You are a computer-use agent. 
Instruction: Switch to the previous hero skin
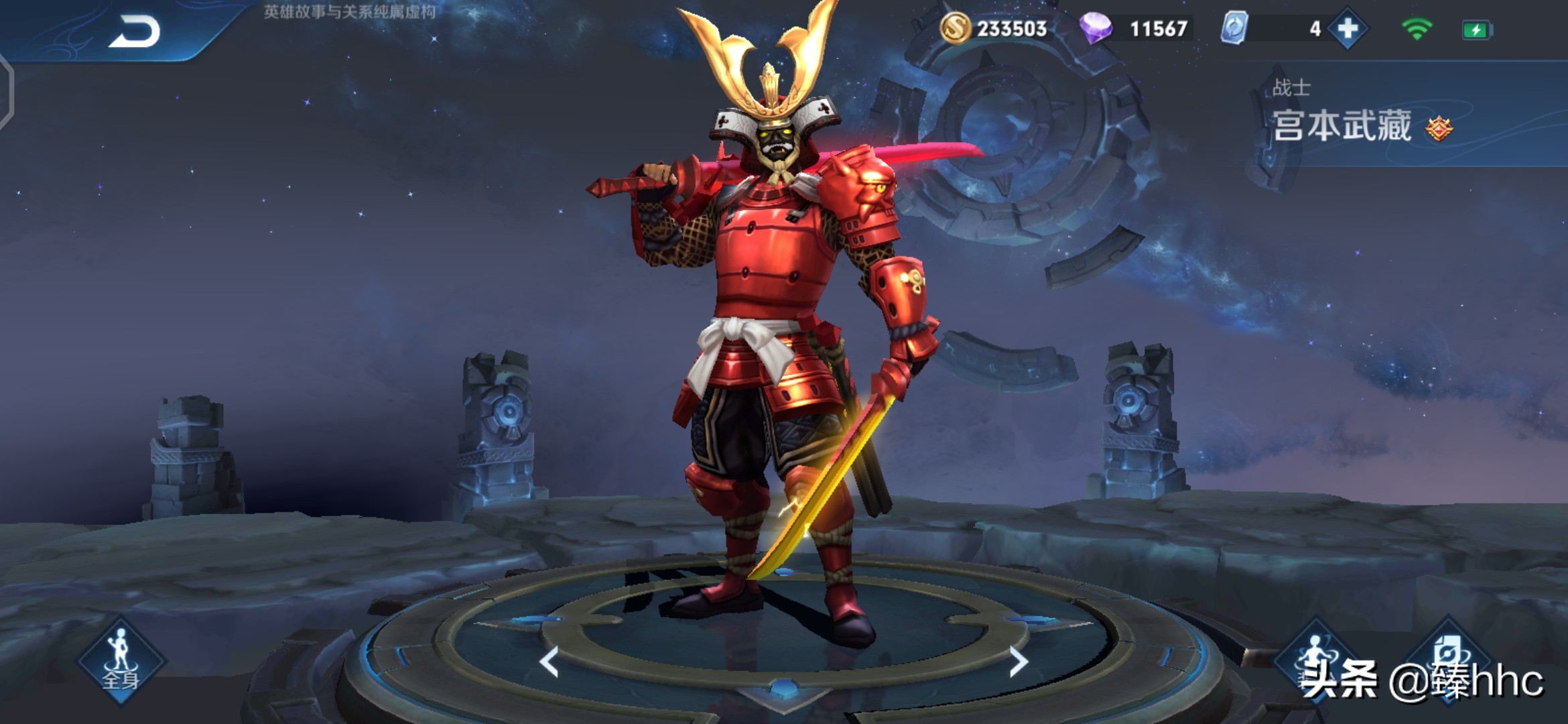549,662
